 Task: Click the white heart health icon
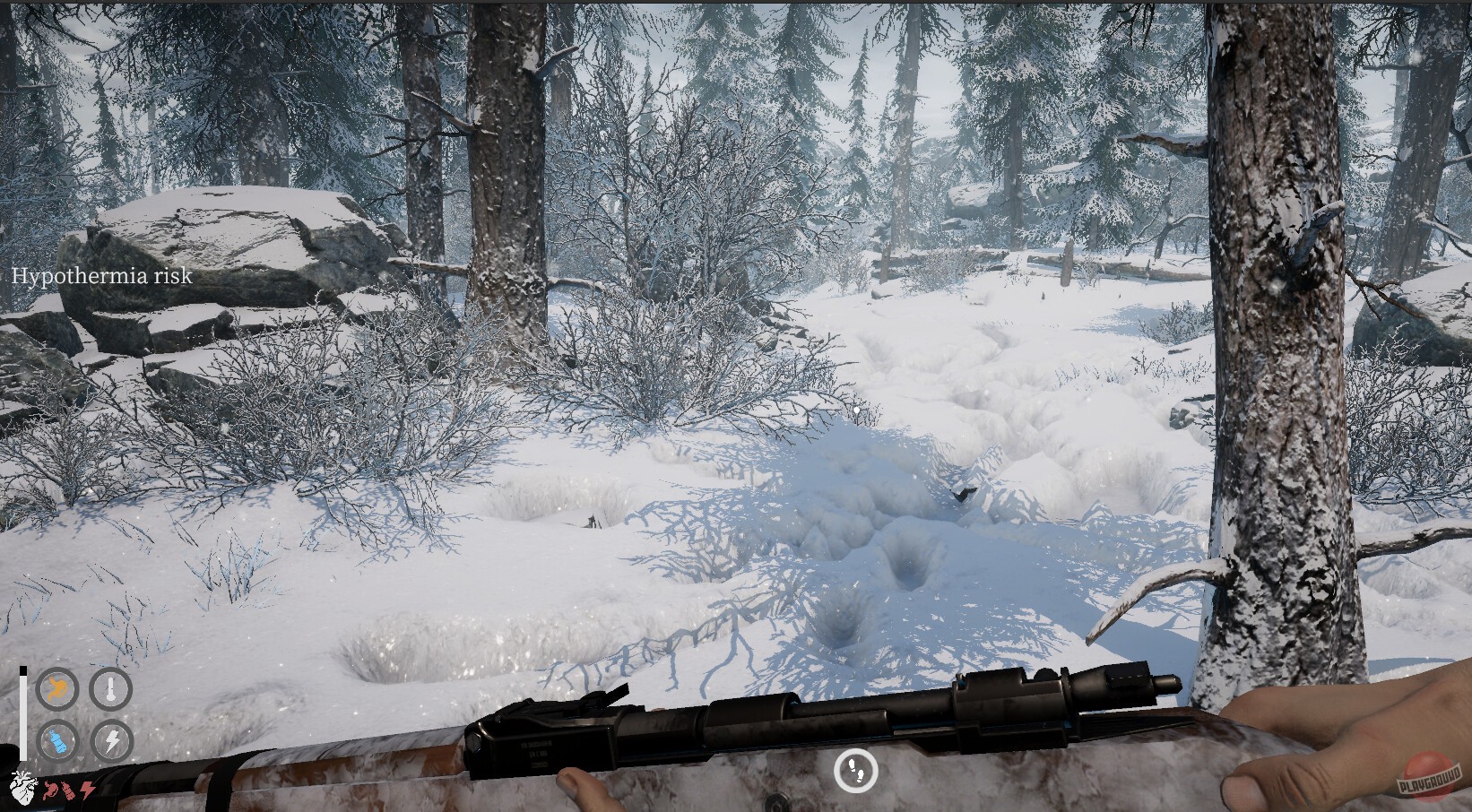[22, 790]
